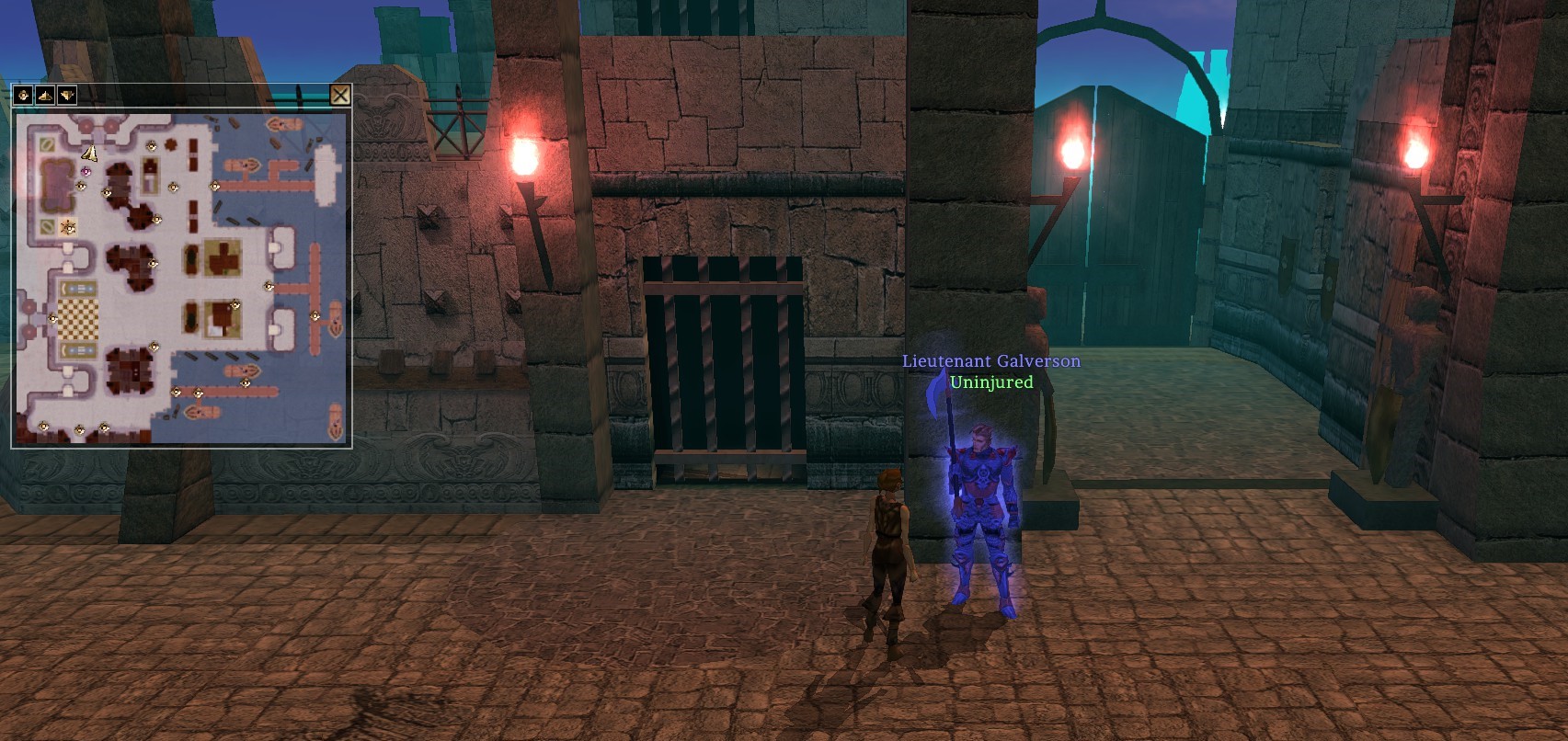
Task: Click the checkerboard courtyard on the map
Action: pyautogui.click(x=78, y=319)
